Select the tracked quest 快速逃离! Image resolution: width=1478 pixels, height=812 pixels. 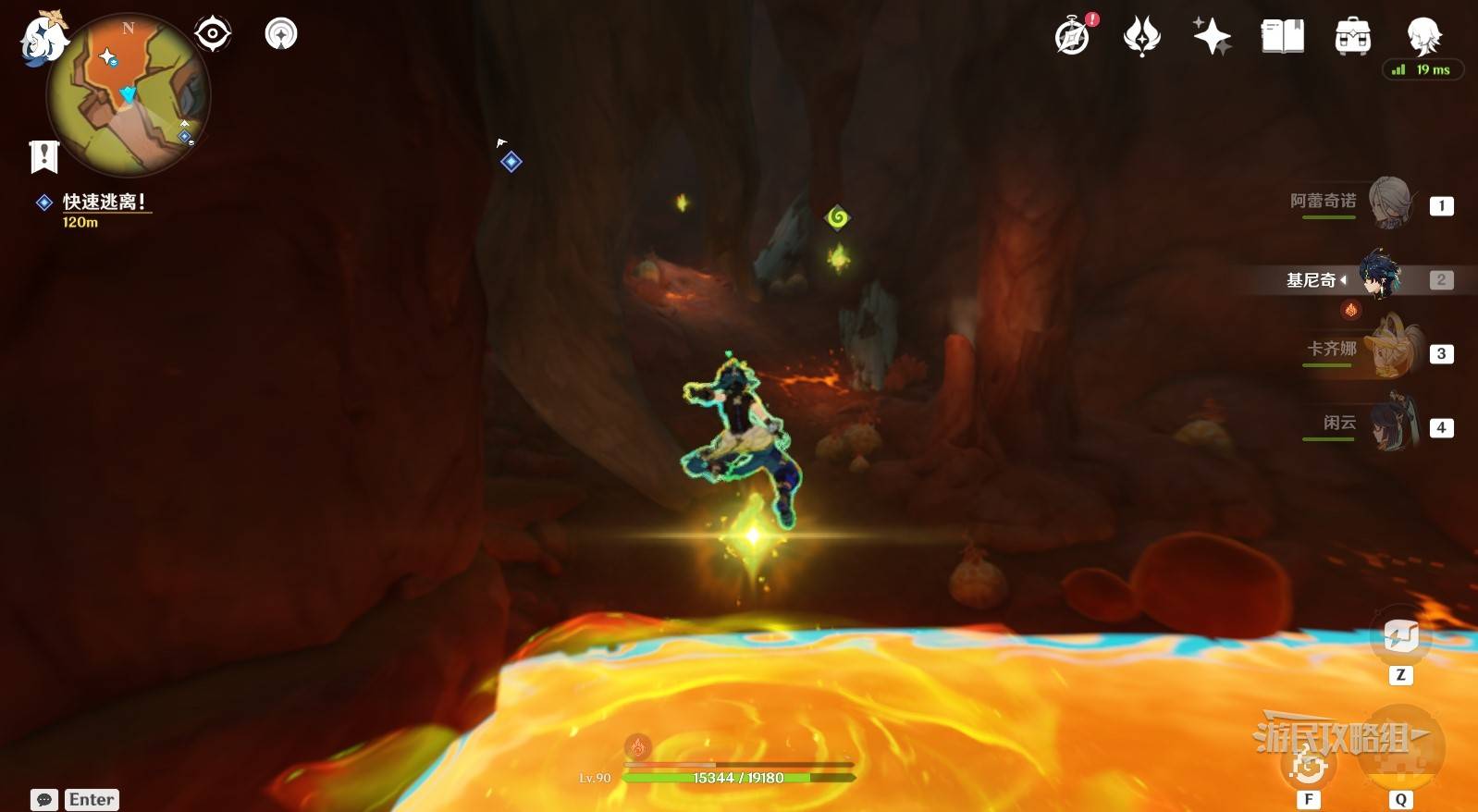[103, 202]
